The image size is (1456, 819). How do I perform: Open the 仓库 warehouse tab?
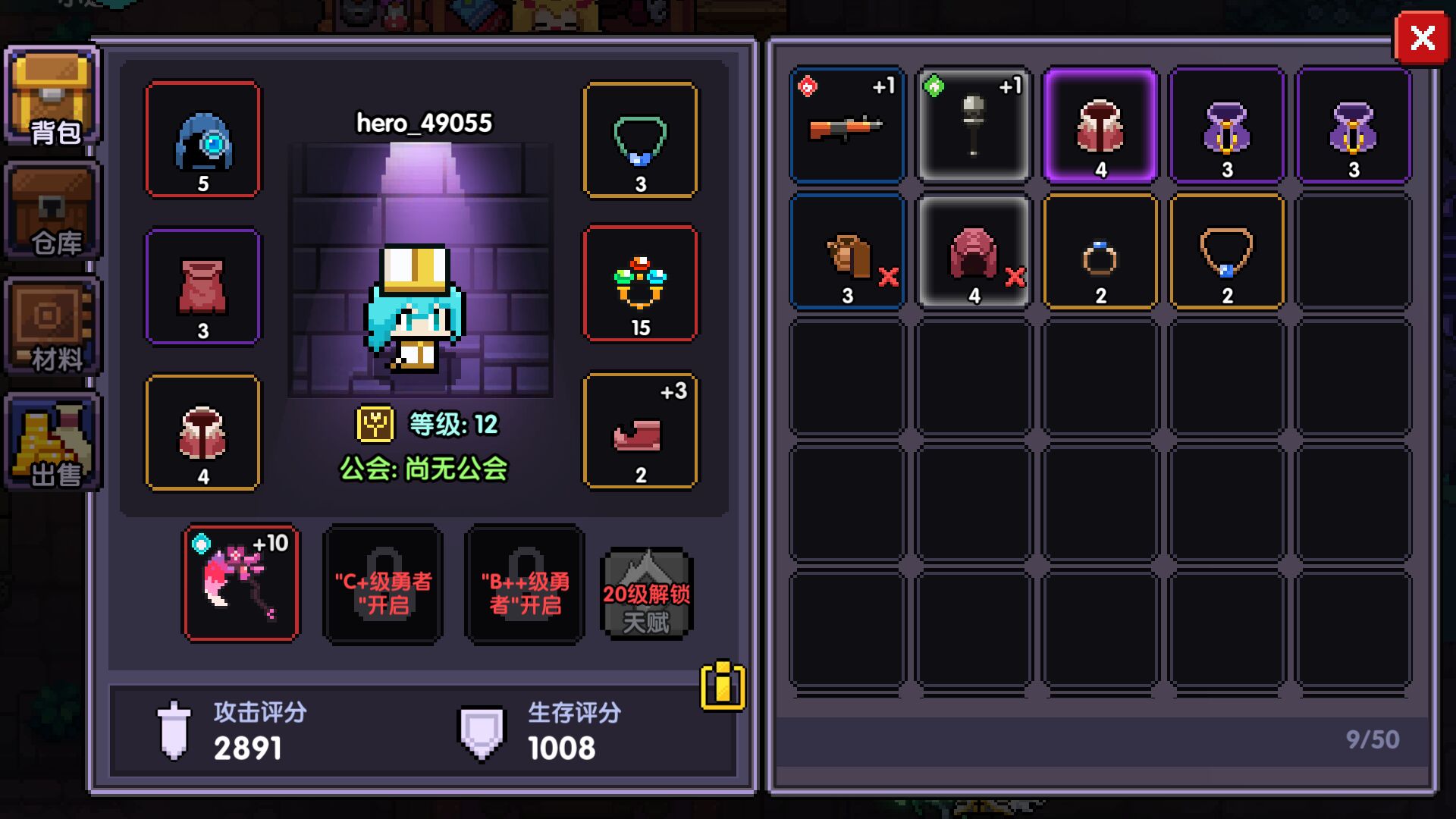(52, 212)
